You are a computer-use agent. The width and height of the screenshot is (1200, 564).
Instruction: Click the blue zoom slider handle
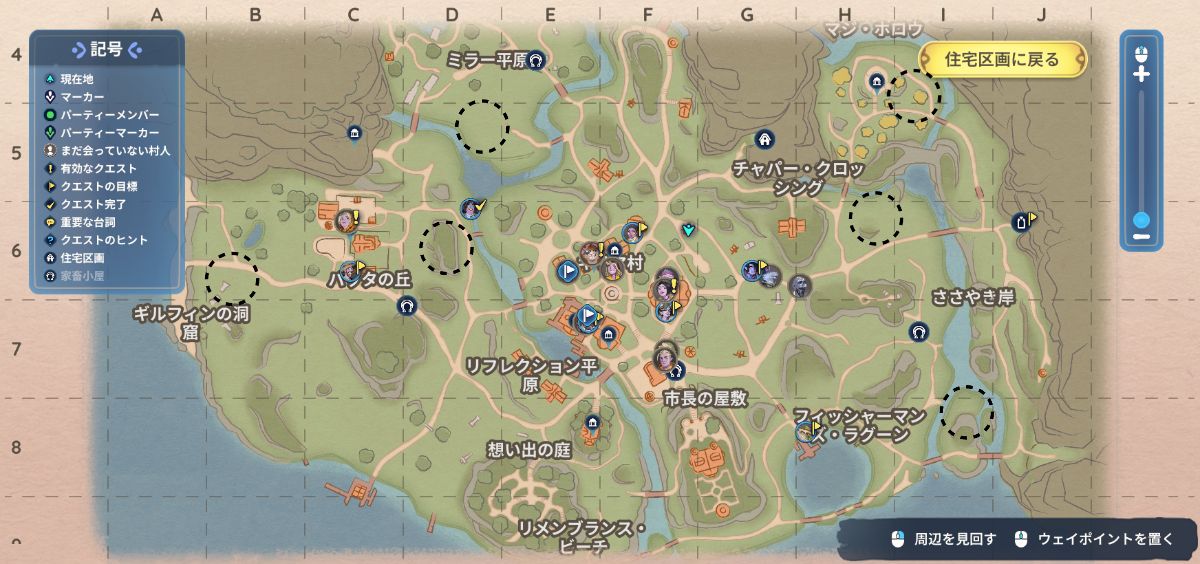[1141, 220]
